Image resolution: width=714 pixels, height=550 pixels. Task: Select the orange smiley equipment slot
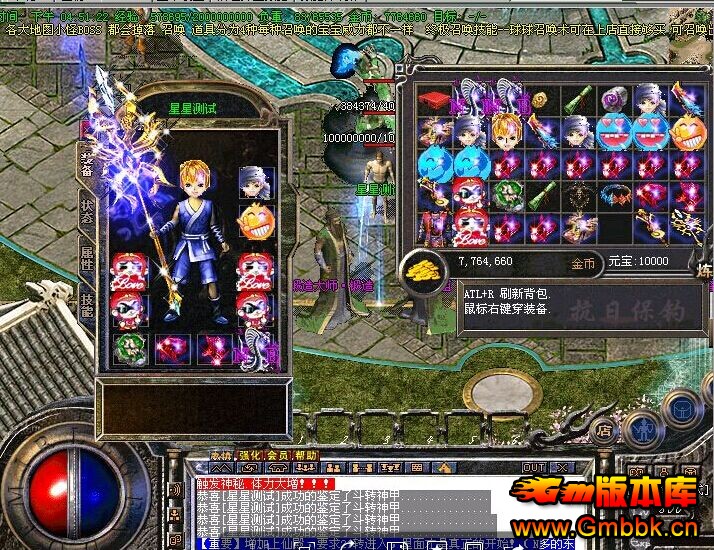pos(254,220)
